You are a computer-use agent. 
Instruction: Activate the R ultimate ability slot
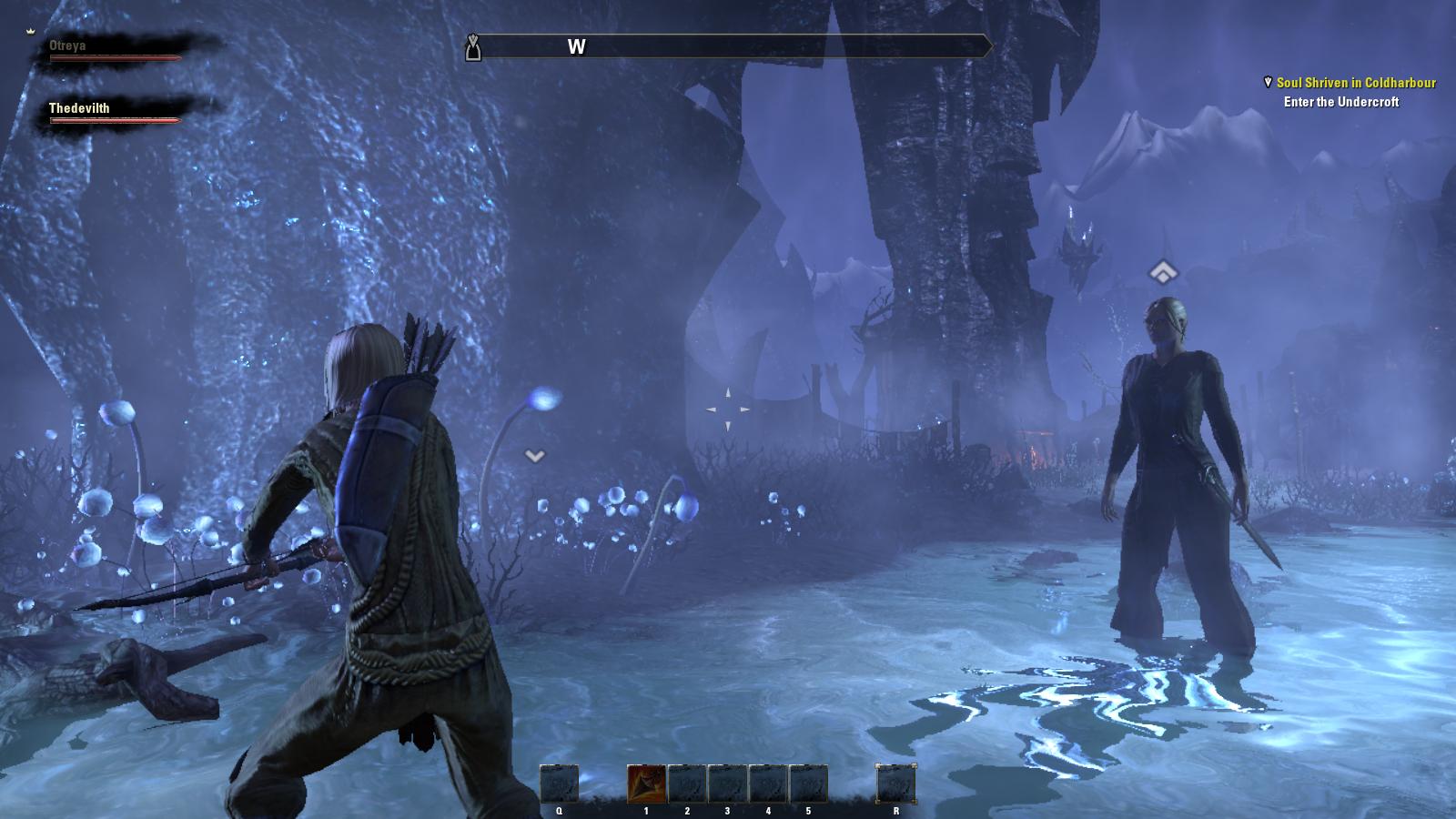pyautogui.click(x=895, y=784)
